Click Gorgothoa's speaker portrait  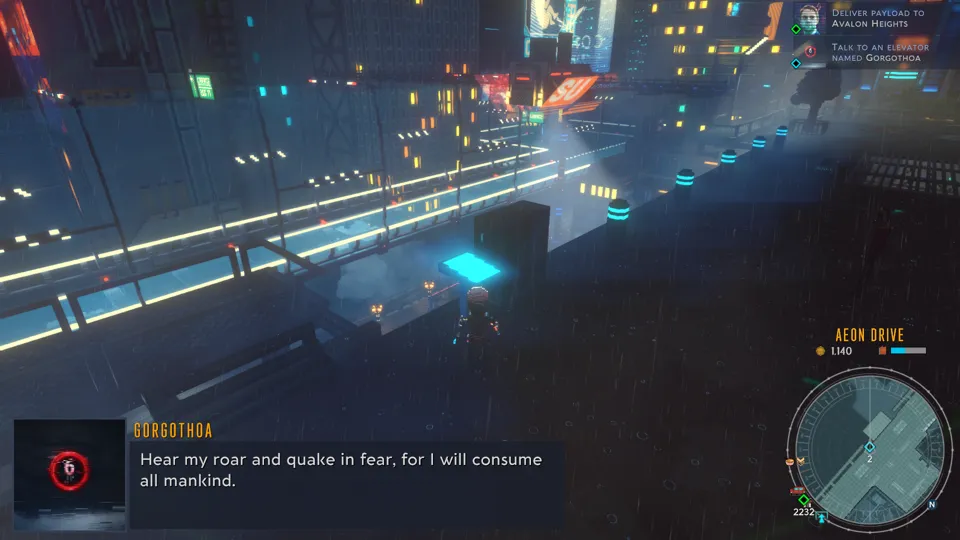click(x=70, y=474)
